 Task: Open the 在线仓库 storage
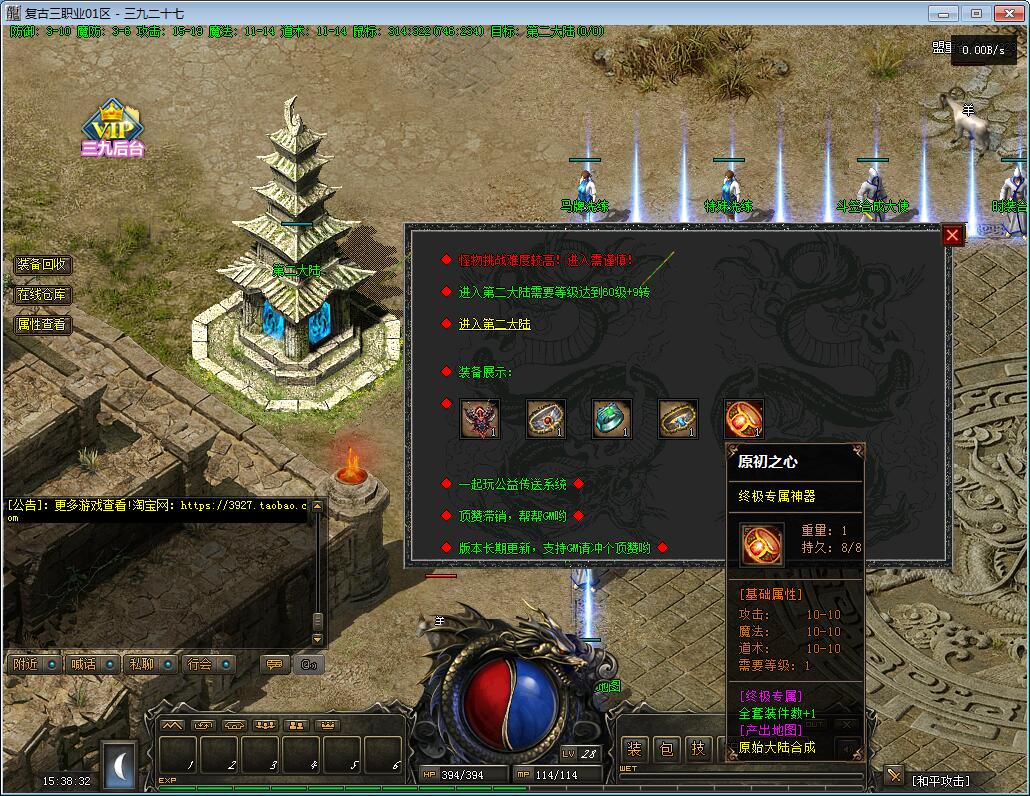[42, 295]
